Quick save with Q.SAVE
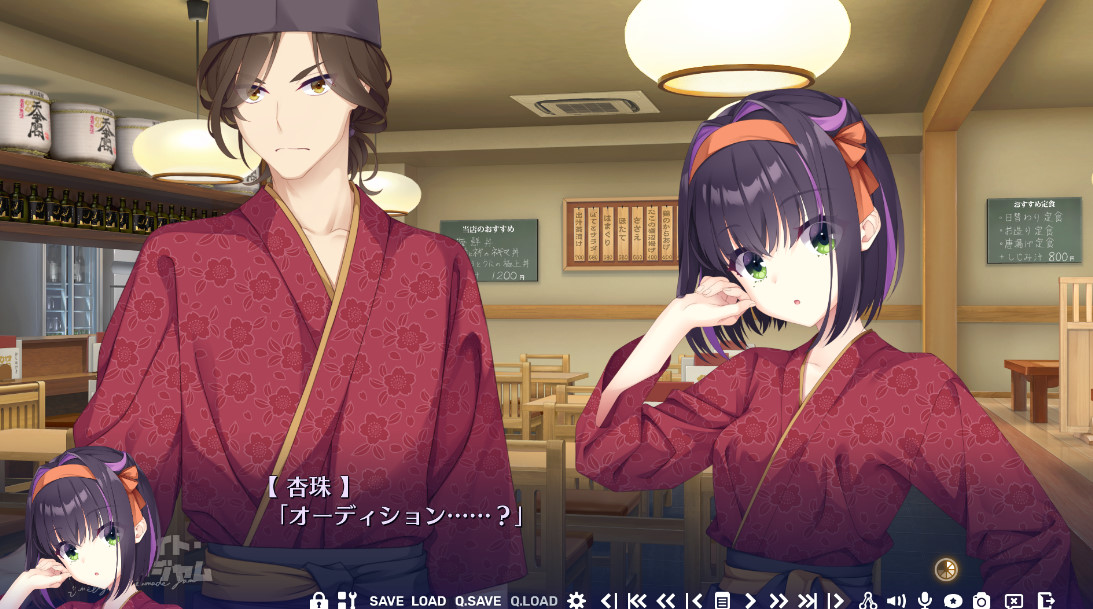Image resolution: width=1093 pixels, height=609 pixels. [x=477, y=601]
